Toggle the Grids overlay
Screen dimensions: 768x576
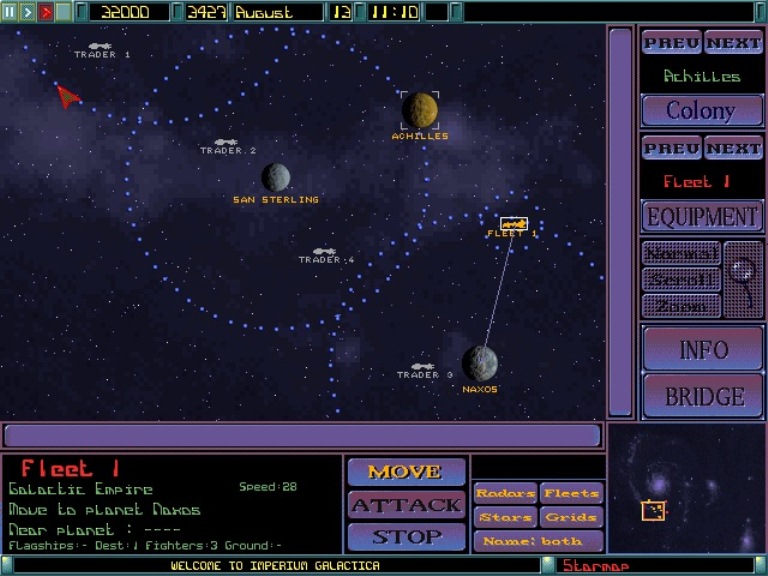tap(571, 517)
